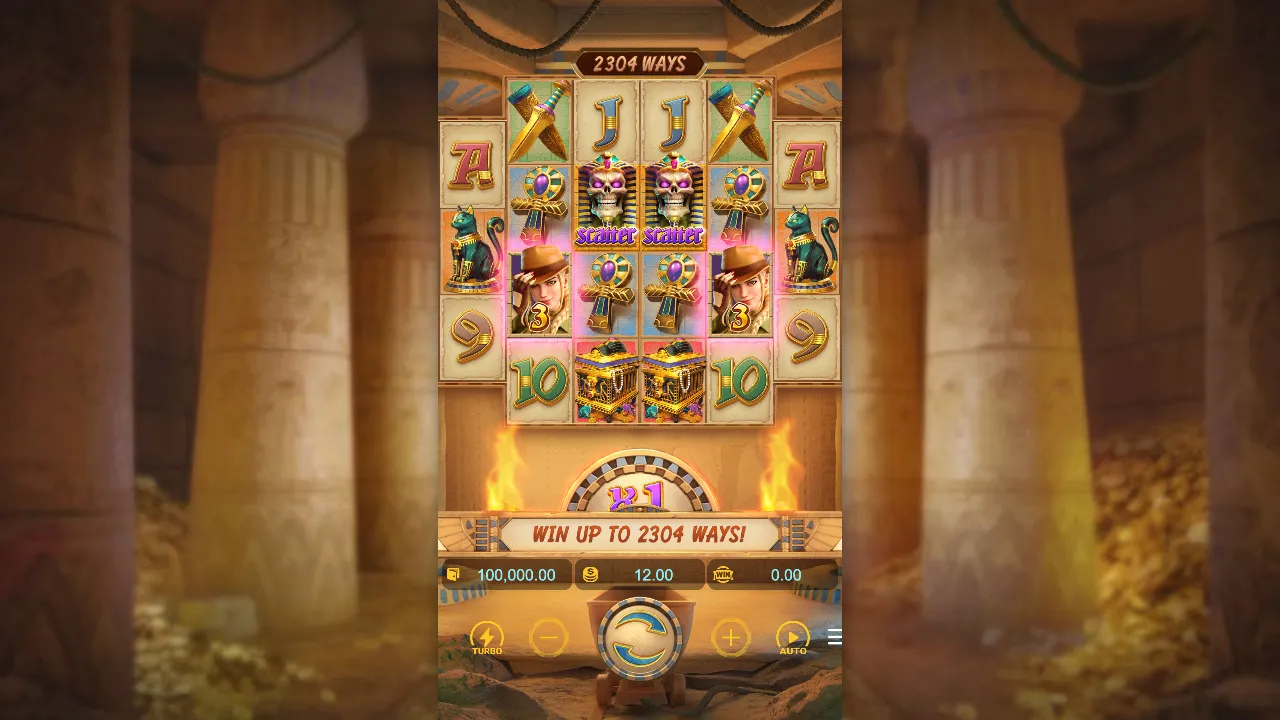The width and height of the screenshot is (1280, 720).
Task: Select a purple skull scatter symbol
Action: click(x=606, y=200)
